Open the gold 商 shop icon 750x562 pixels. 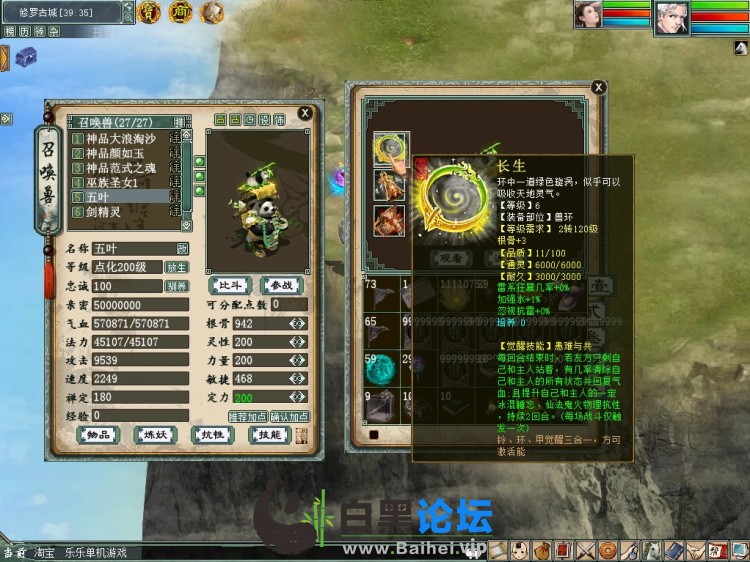click(181, 12)
